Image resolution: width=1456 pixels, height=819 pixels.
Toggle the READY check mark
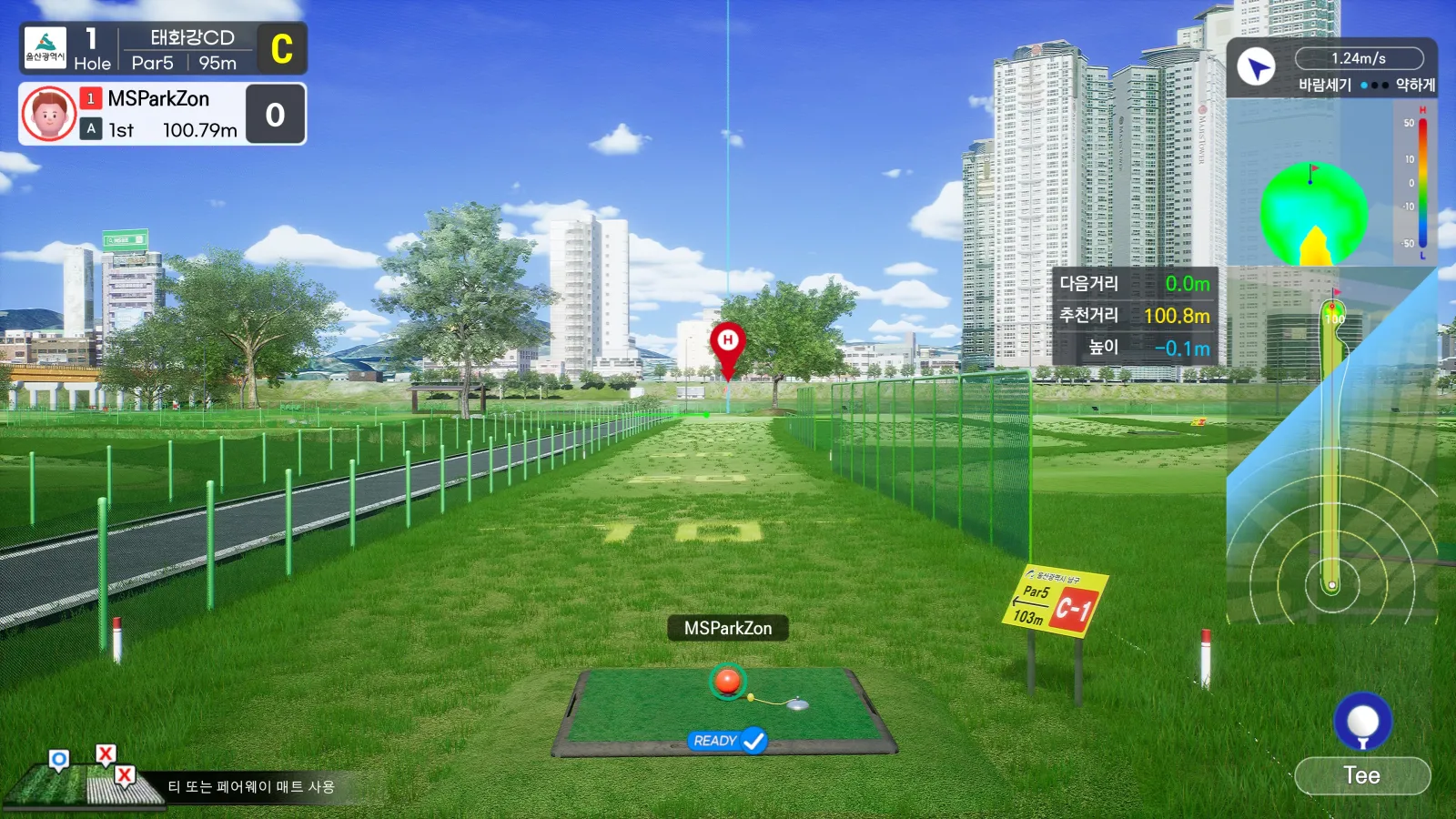[x=753, y=741]
